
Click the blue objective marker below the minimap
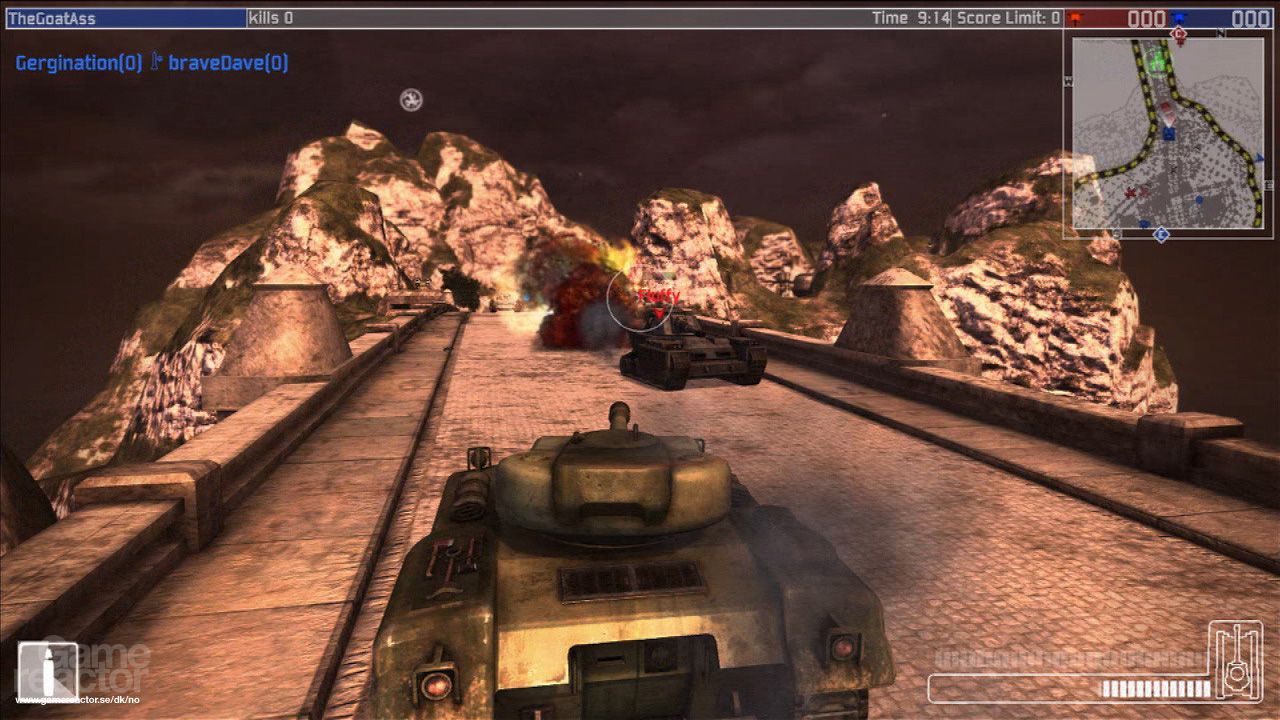1161,232
